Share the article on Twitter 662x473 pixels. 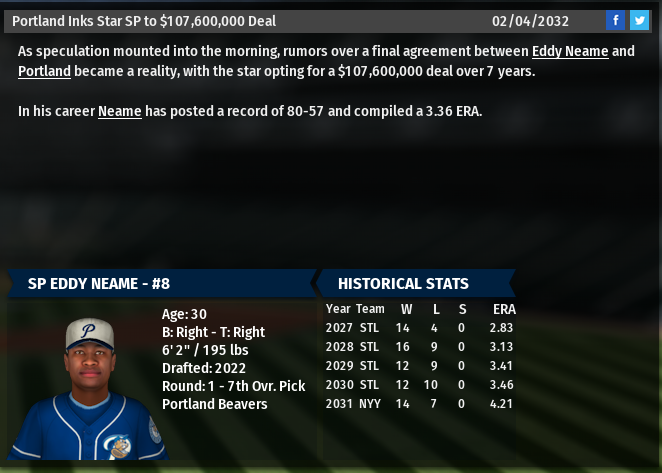coord(639,20)
